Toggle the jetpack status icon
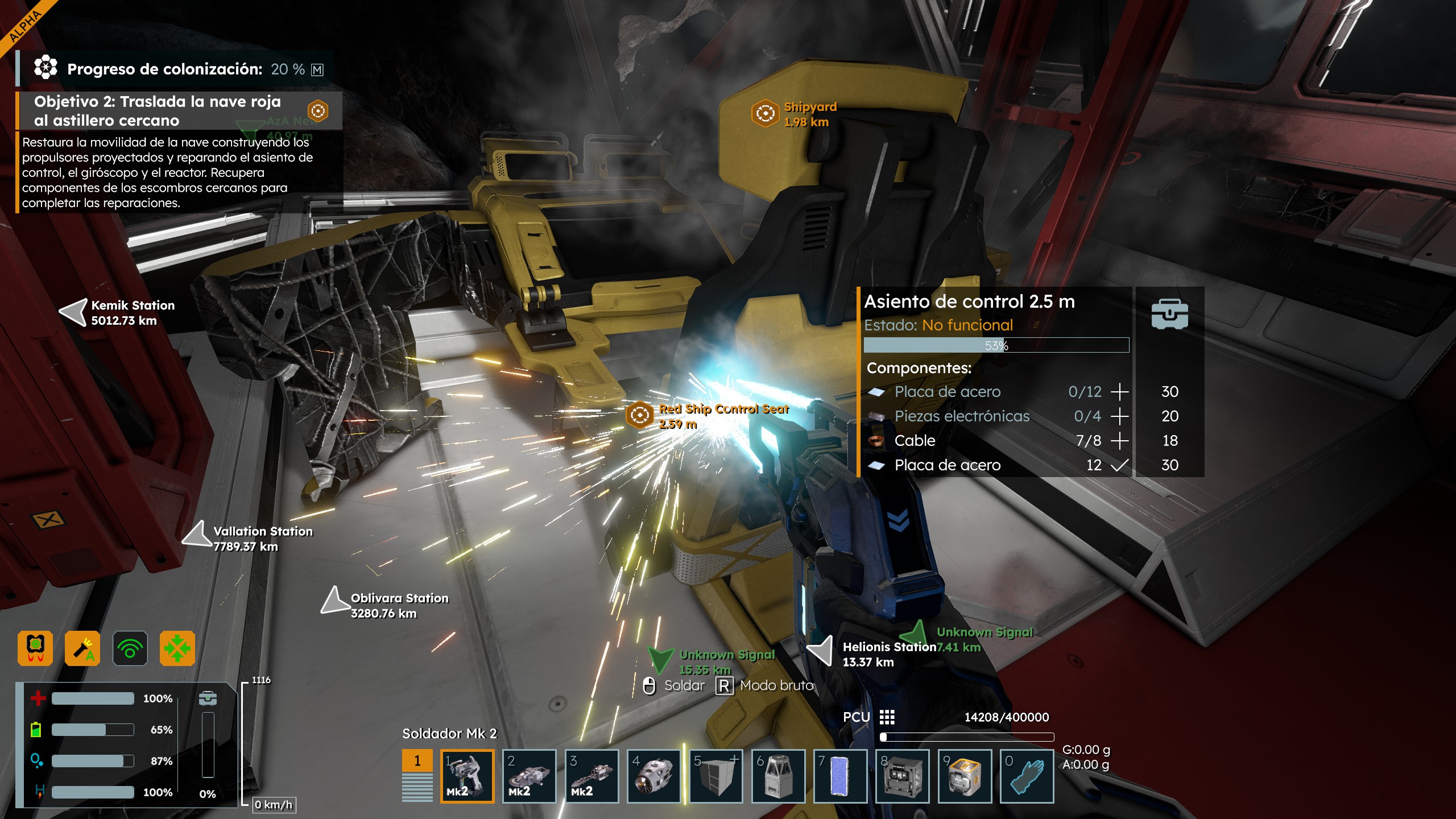 pyautogui.click(x=35, y=648)
